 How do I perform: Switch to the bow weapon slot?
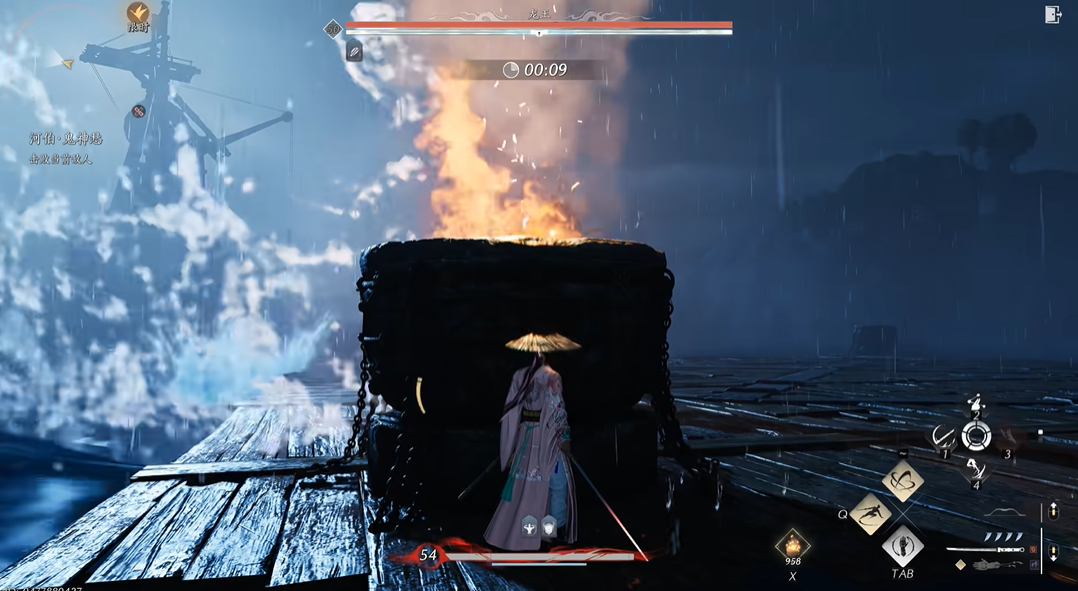click(1003, 513)
